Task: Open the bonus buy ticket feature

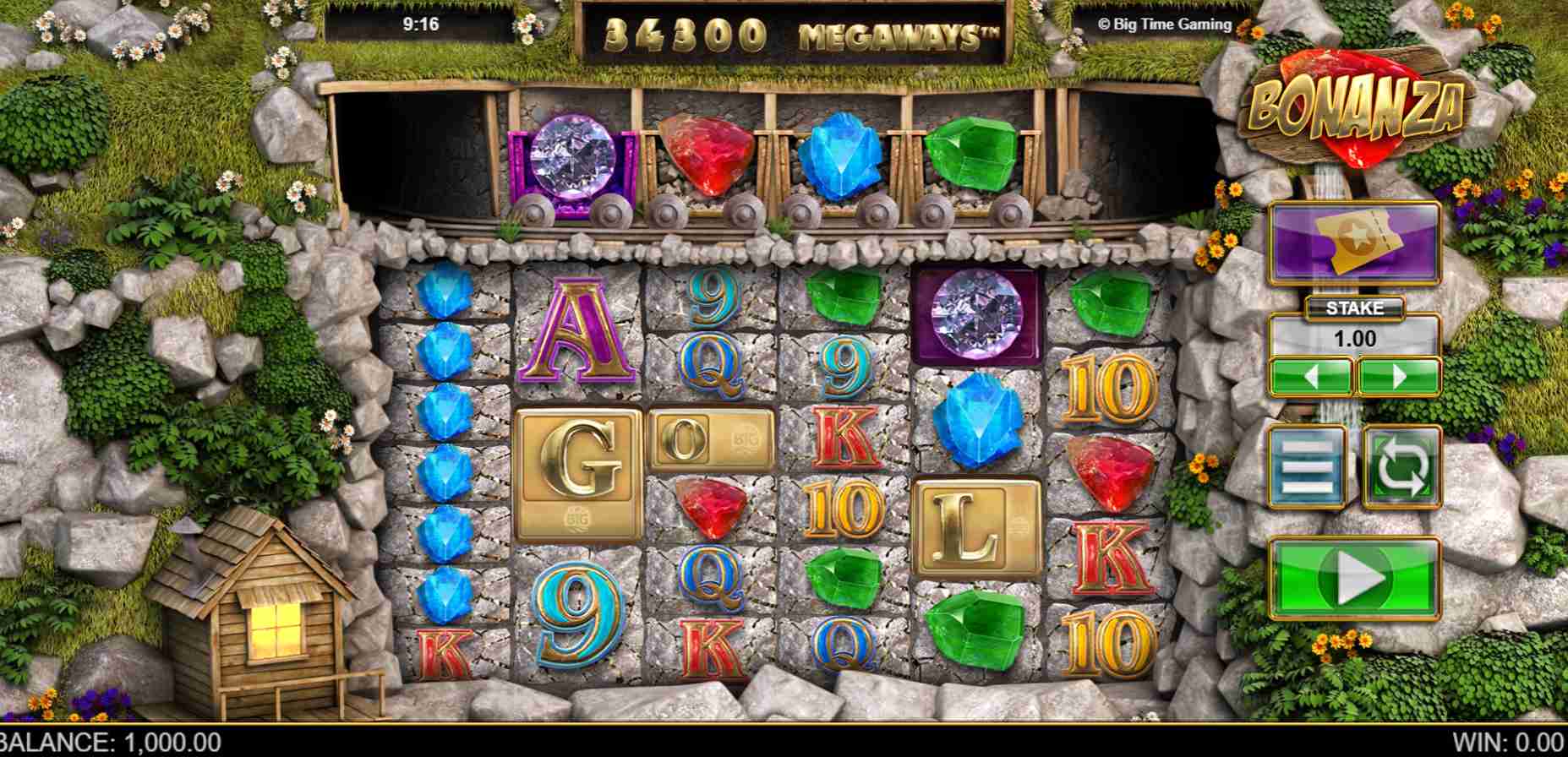Action: [x=1352, y=245]
